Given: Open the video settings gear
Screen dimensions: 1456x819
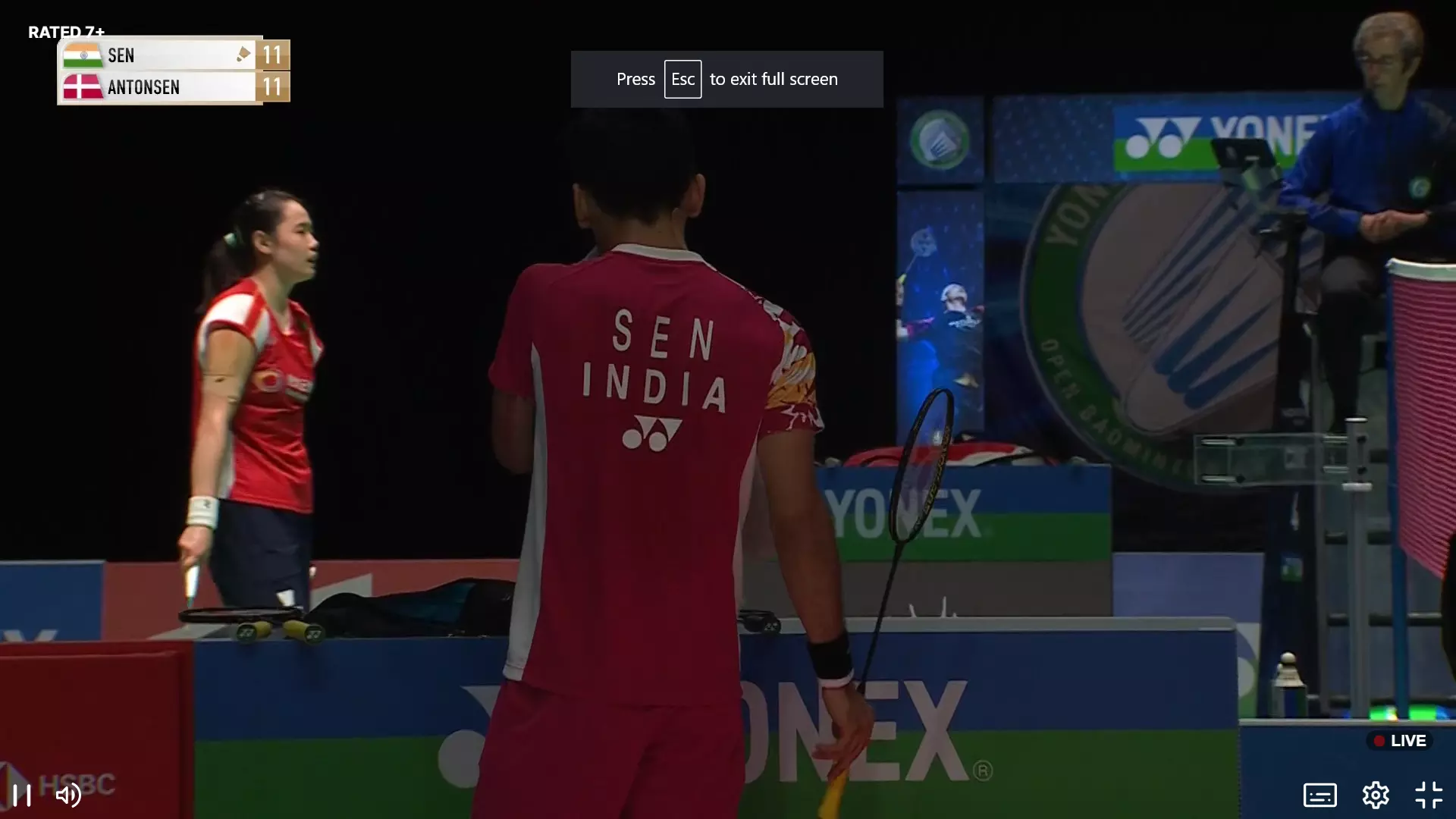Looking at the screenshot, I should [1375, 795].
